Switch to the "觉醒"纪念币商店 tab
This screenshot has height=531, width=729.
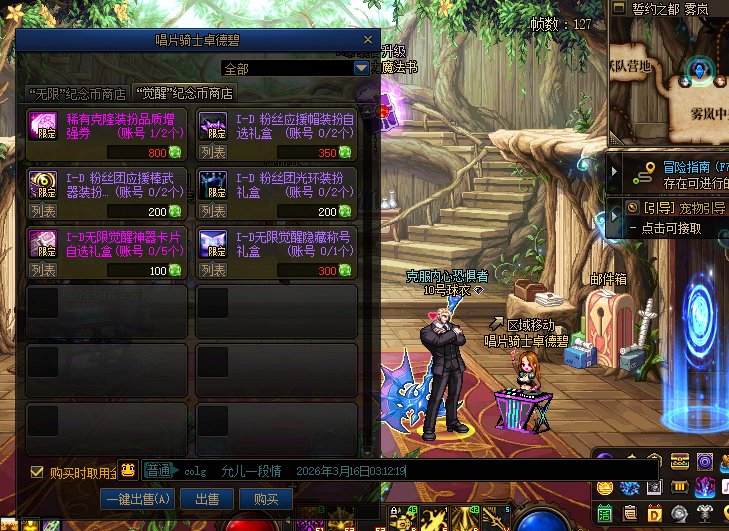click(184, 94)
